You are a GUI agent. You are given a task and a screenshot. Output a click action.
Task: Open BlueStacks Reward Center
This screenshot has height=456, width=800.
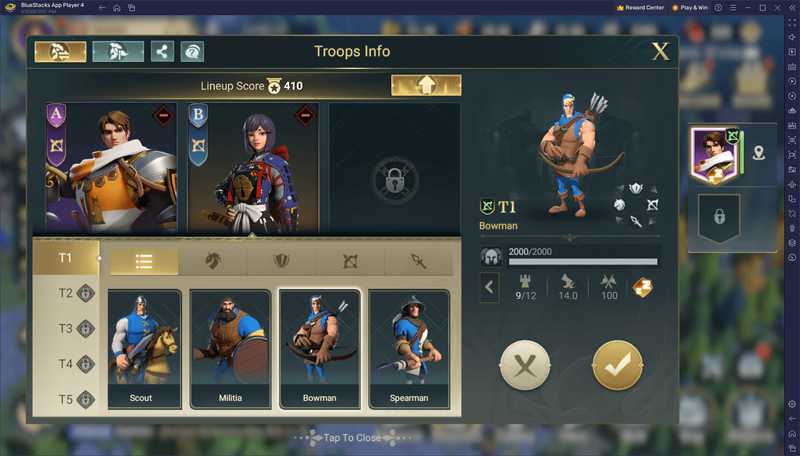tap(640, 7)
